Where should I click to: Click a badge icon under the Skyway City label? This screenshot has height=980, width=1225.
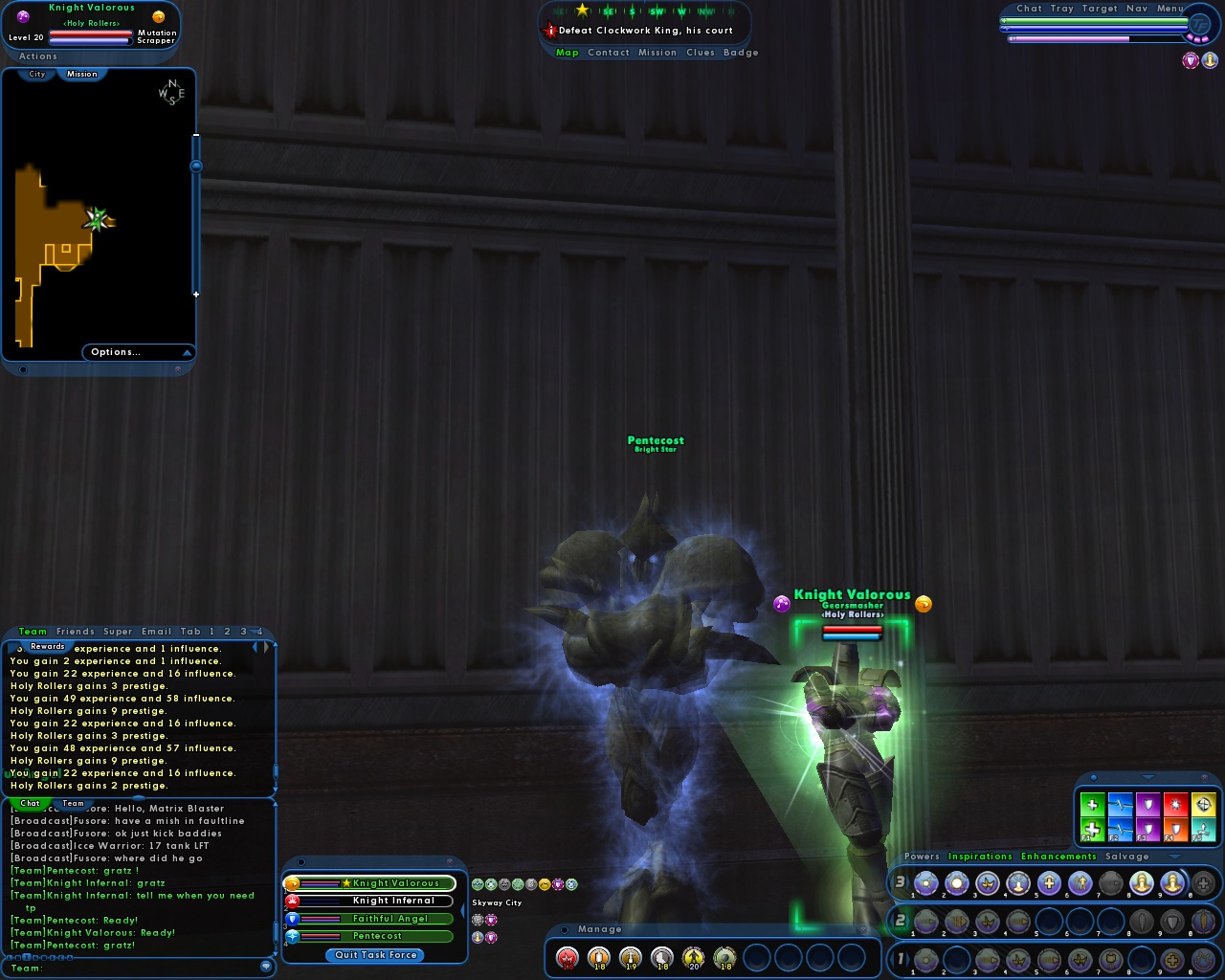click(x=478, y=920)
